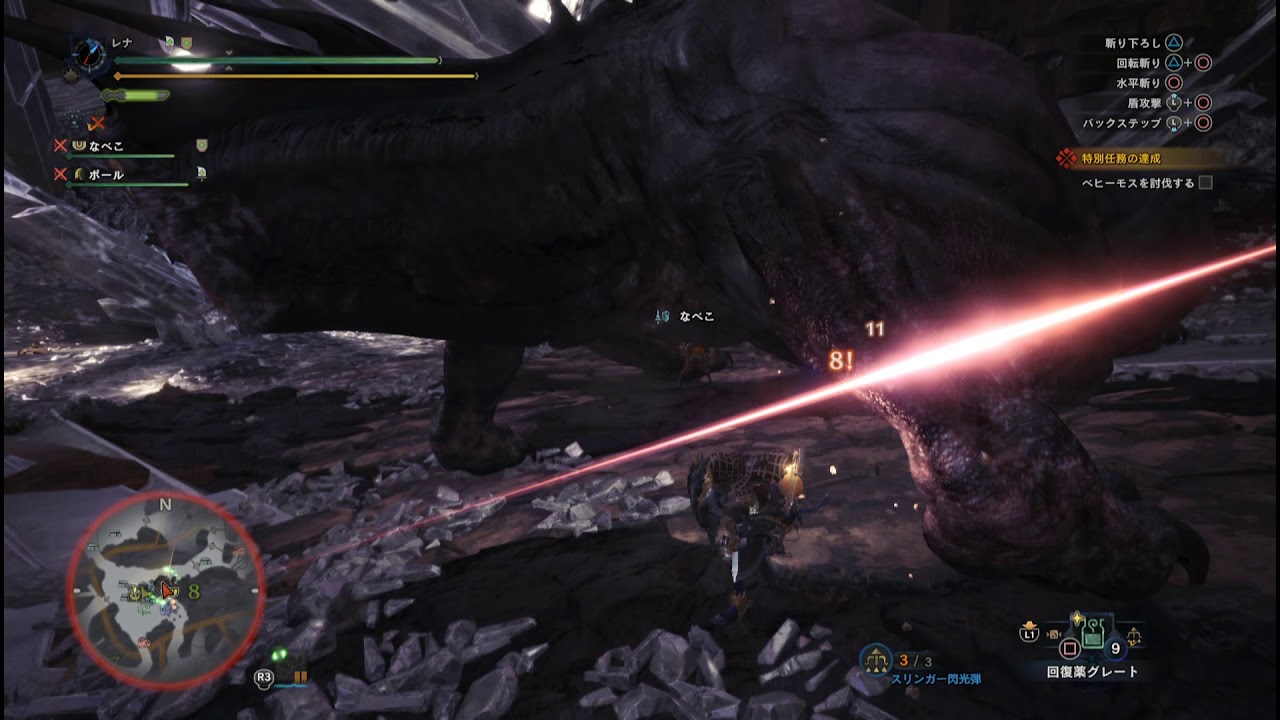This screenshot has height=720, width=1280.
Task: Click the buff shield icon above レナ's health bar
Action: click(186, 41)
